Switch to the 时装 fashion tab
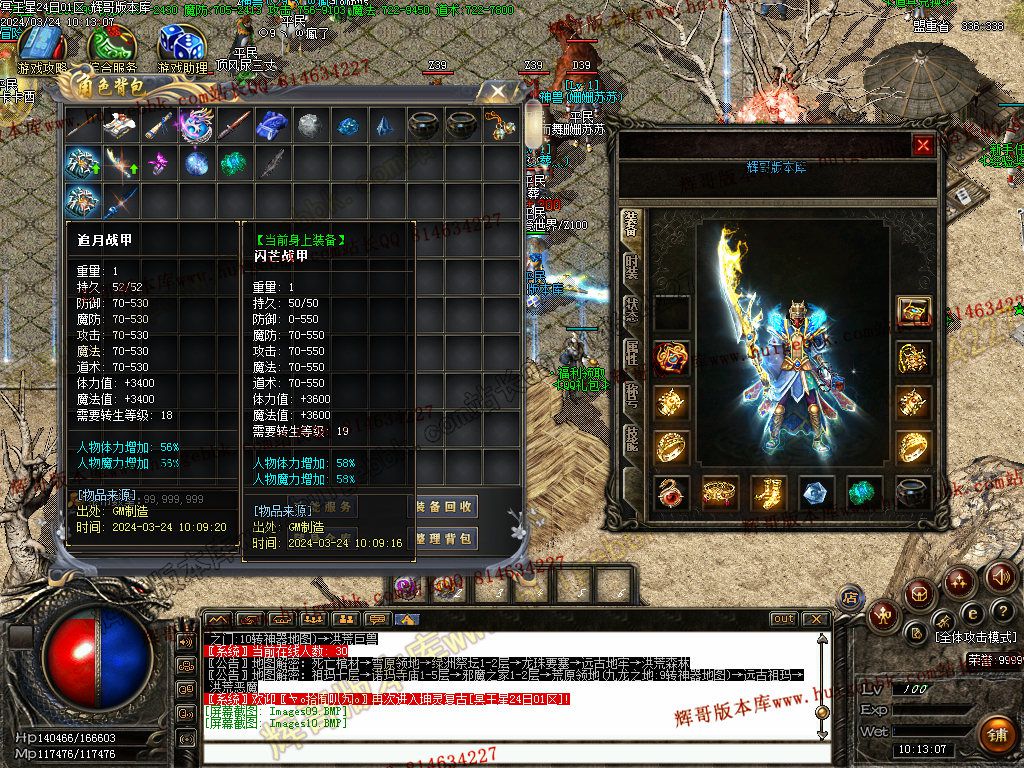This screenshot has width=1024, height=768. pos(631,267)
